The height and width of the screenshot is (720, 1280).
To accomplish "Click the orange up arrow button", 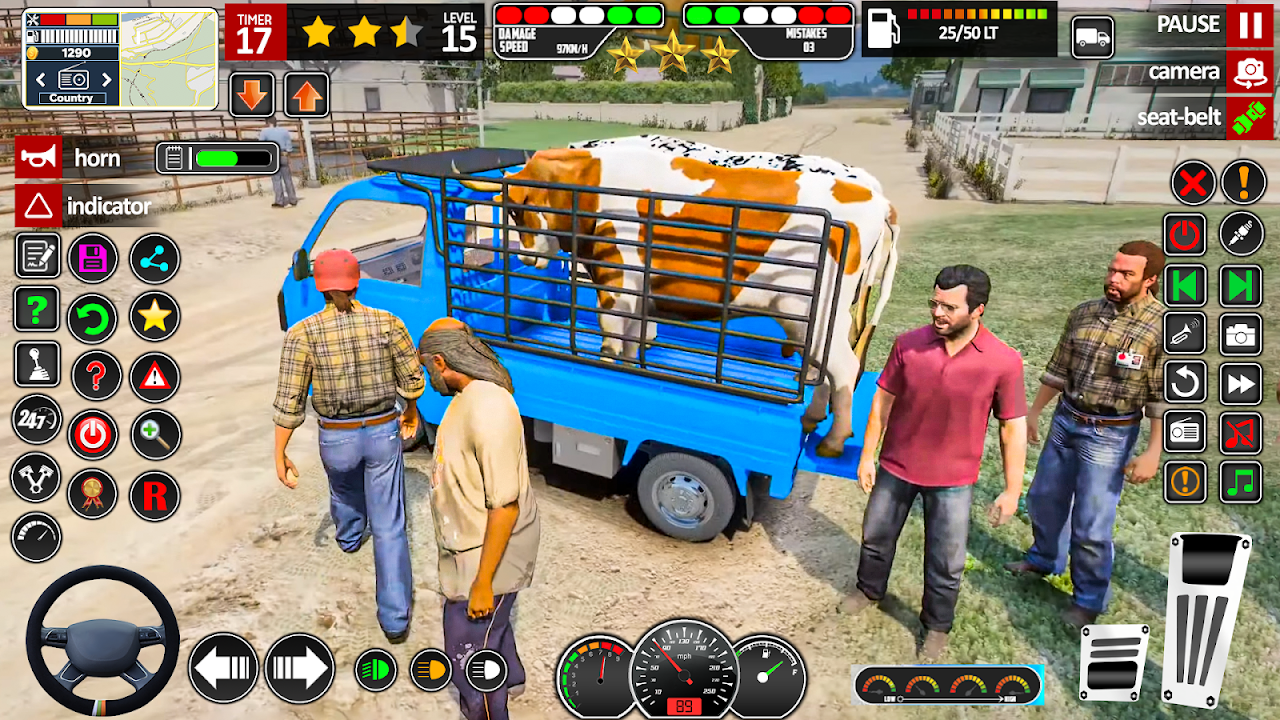I will pyautogui.click(x=307, y=95).
